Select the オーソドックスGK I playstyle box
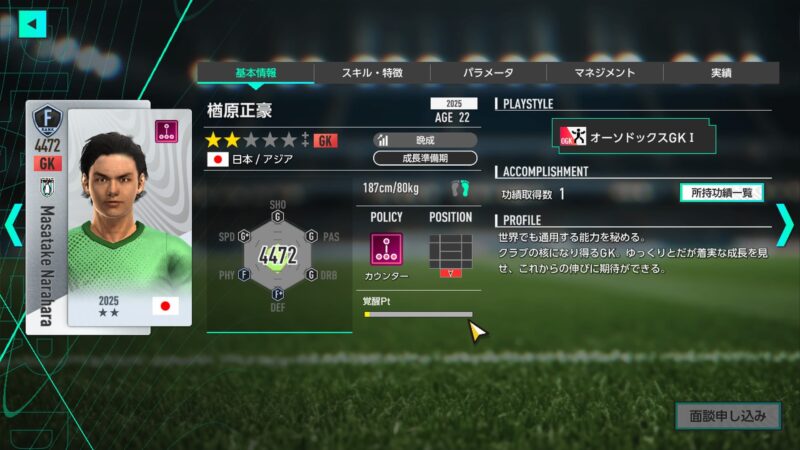800x450 pixels. (x=637, y=136)
